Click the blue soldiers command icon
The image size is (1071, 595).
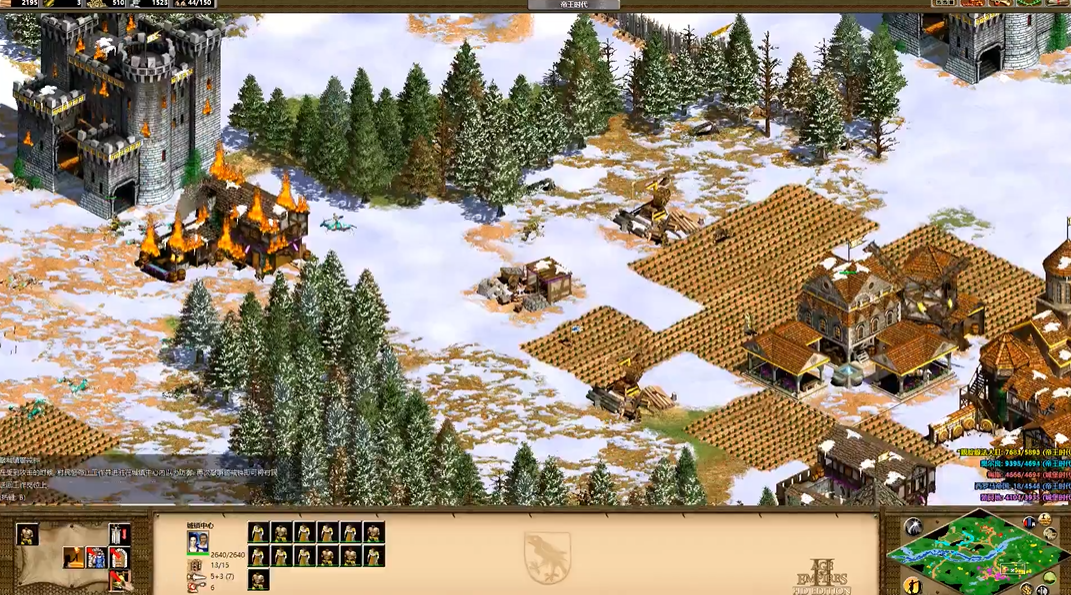[x=97, y=557]
